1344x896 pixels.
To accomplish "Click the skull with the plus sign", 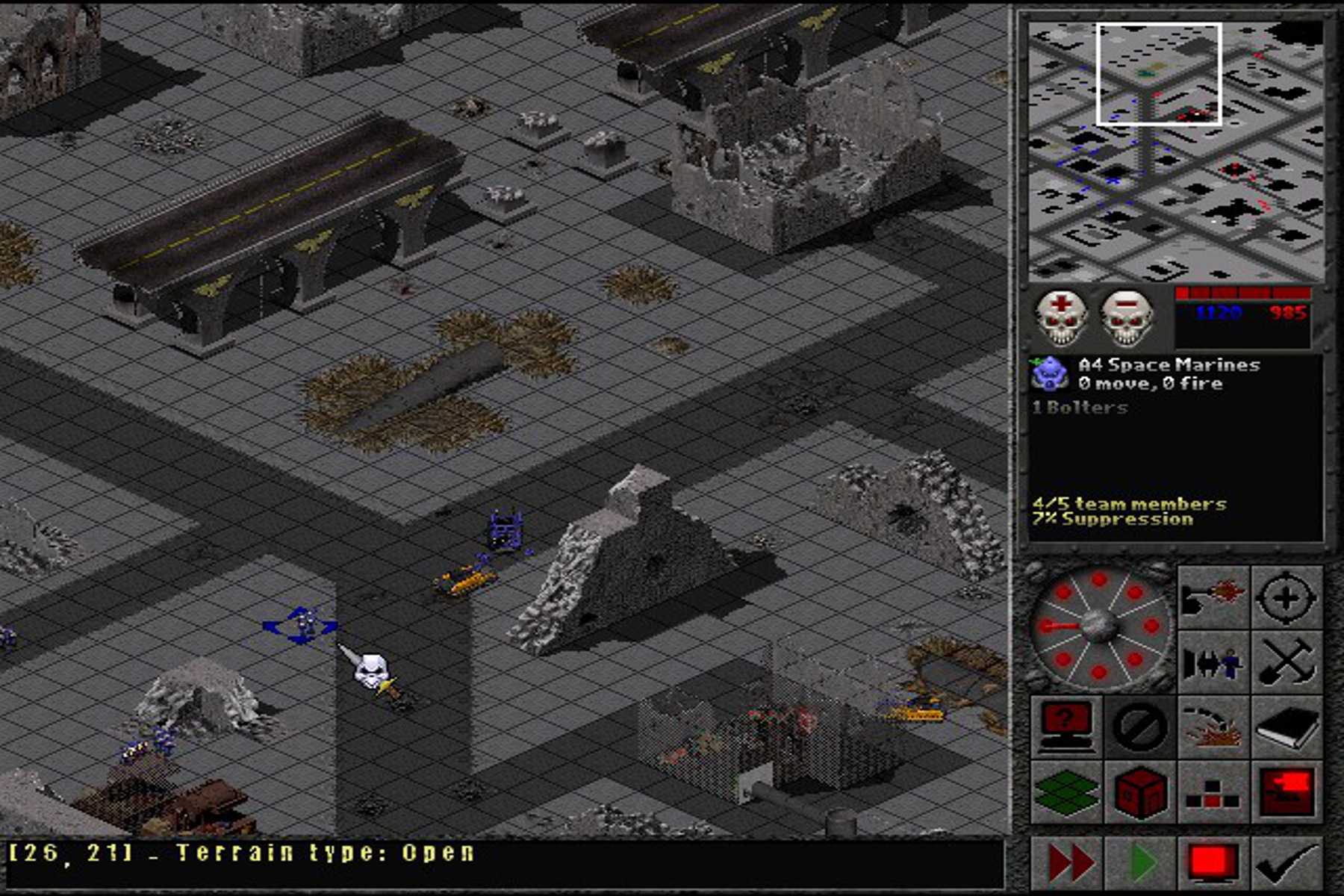I will (1060, 317).
